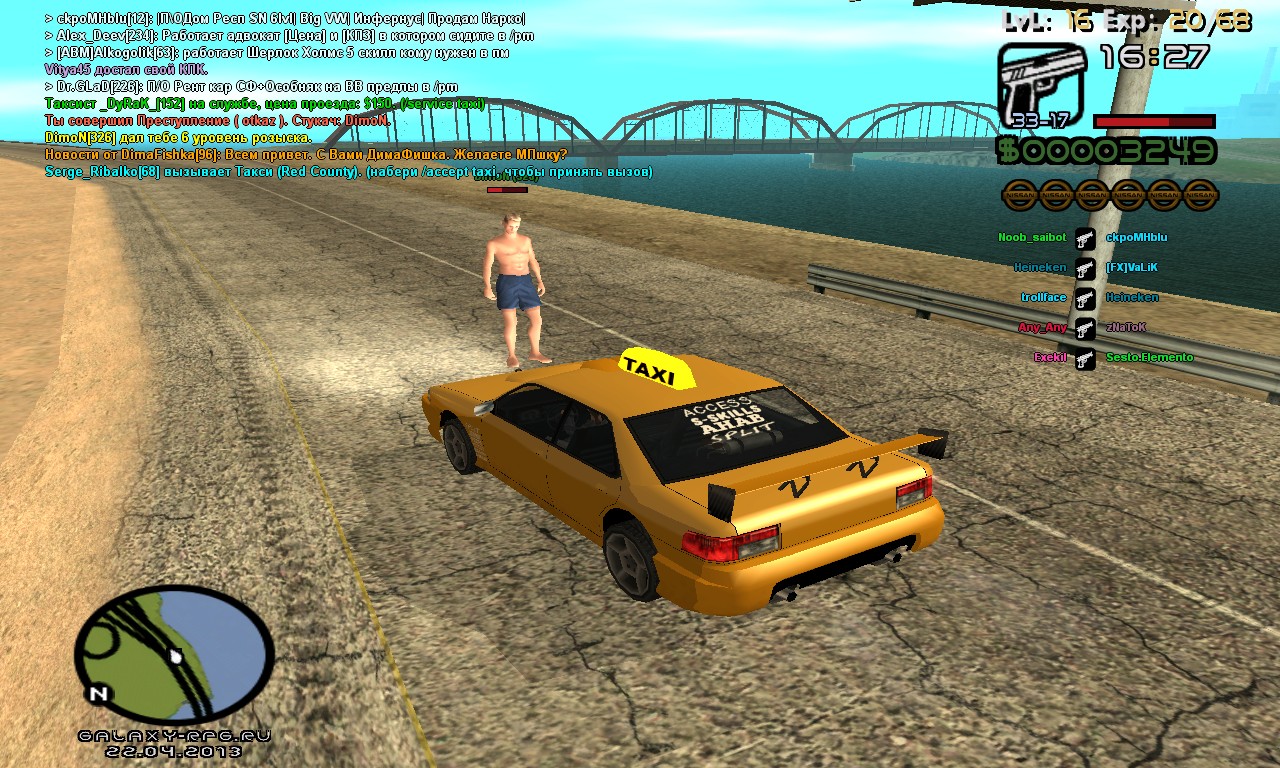Select the Alex_Deev lawyer advertisement message
Image resolution: width=1280 pixels, height=768 pixels.
click(290, 35)
